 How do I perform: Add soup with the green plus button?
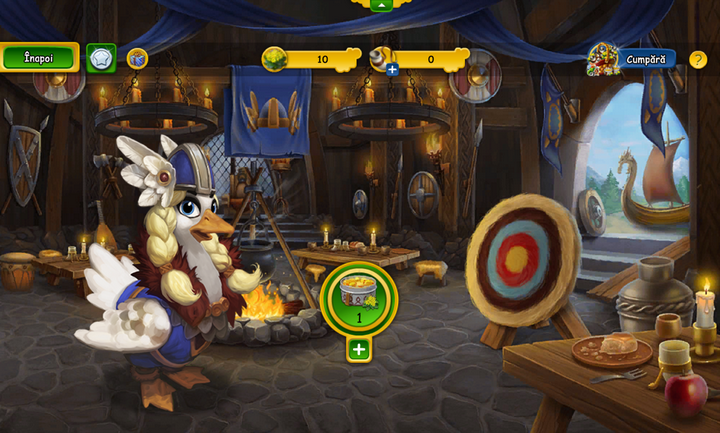coord(359,350)
